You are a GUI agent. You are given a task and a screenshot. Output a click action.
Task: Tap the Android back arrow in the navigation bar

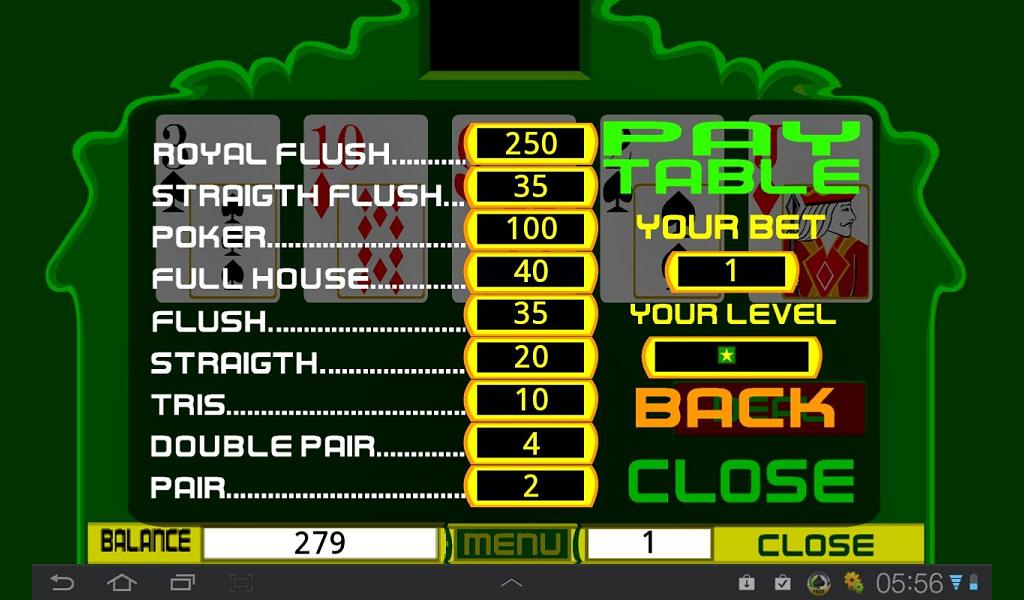point(63,582)
